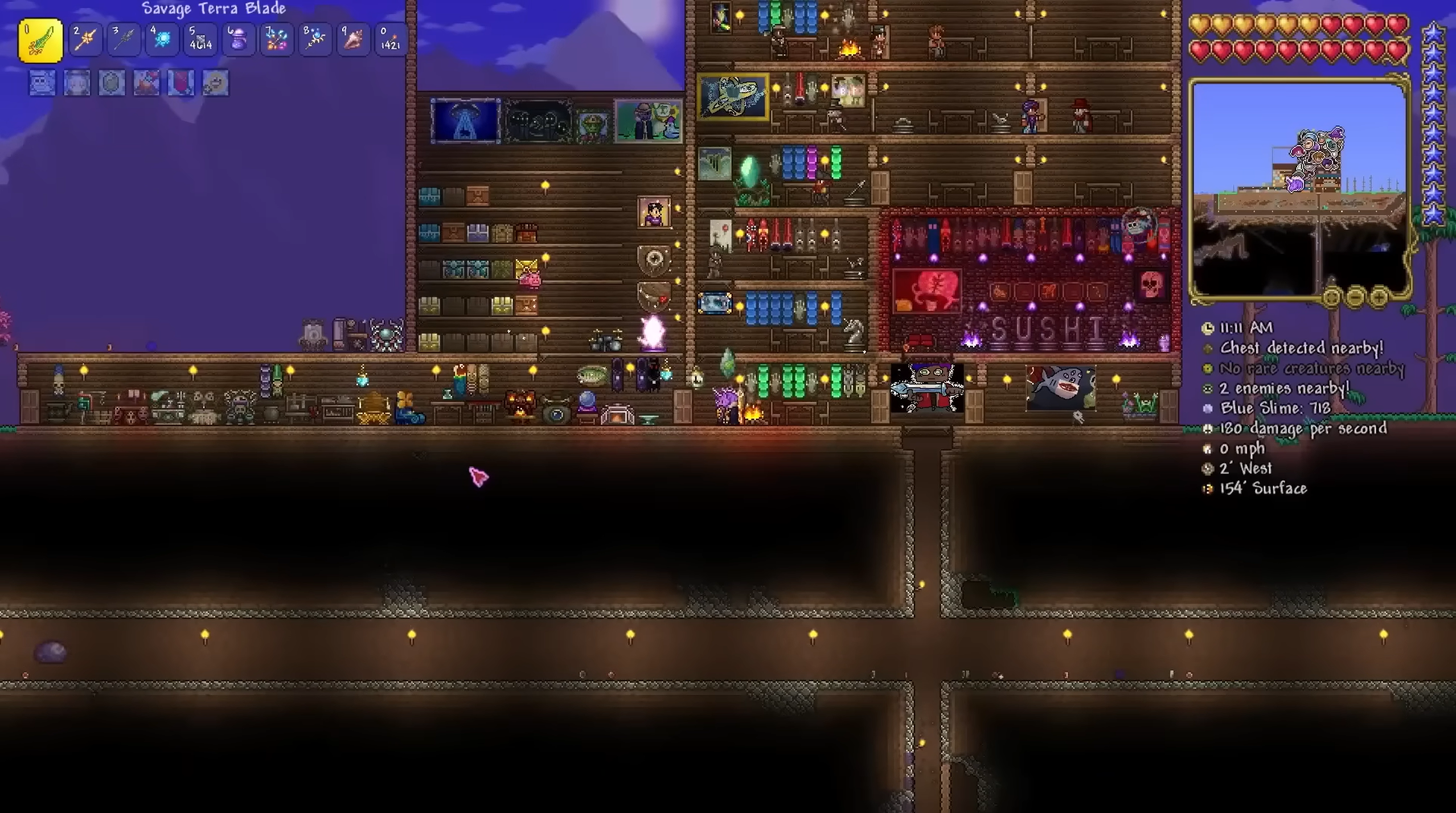Select the multicolored gem staff in slot 7
The image size is (1456, 813).
tap(277, 40)
